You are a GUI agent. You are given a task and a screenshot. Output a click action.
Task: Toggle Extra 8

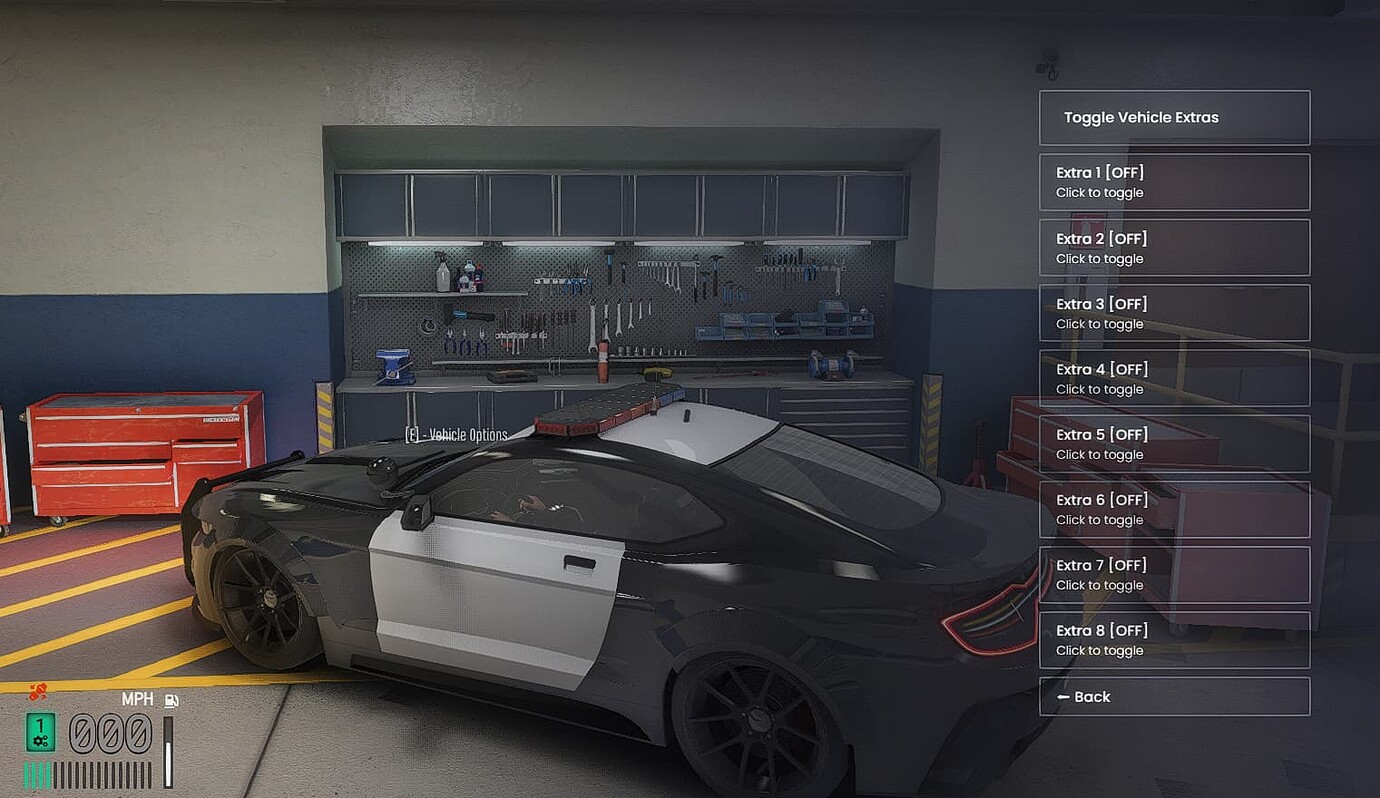point(1174,639)
